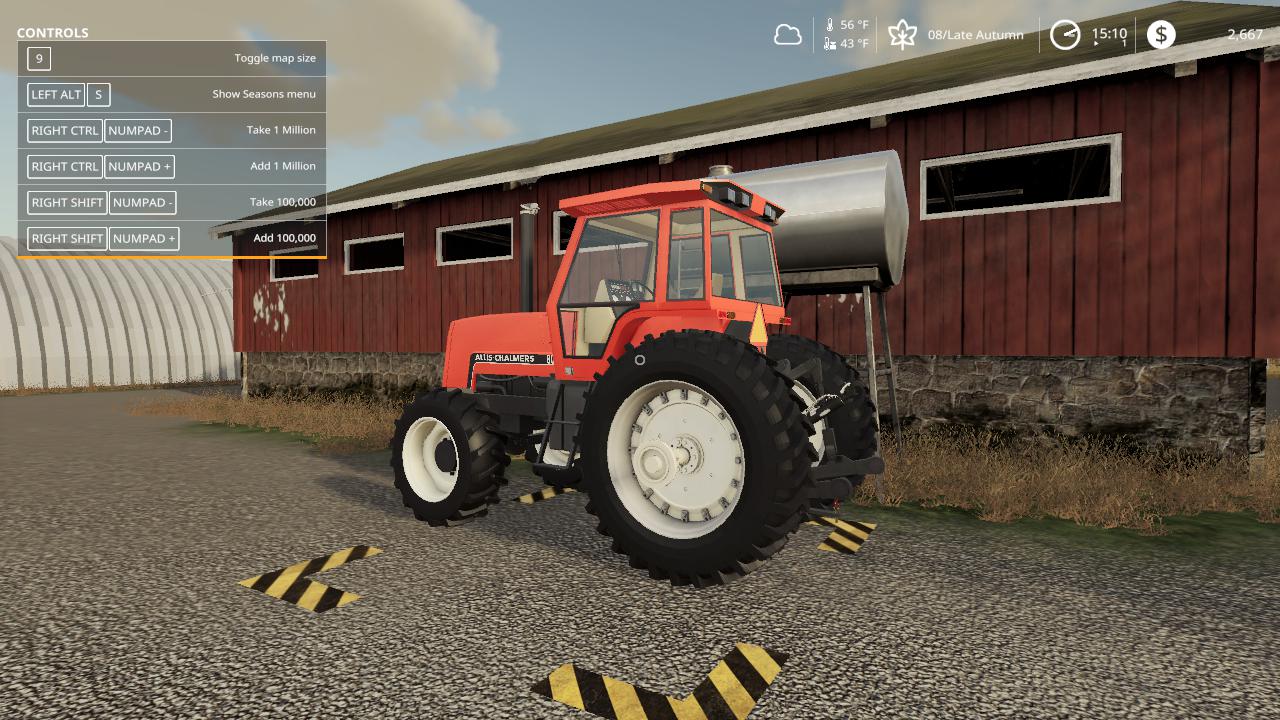Open the dollar sign money icon

point(1160,35)
